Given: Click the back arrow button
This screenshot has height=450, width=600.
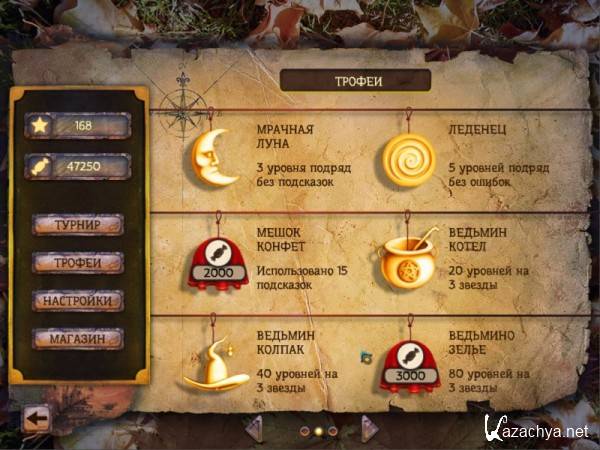Looking at the screenshot, I should tap(35, 418).
